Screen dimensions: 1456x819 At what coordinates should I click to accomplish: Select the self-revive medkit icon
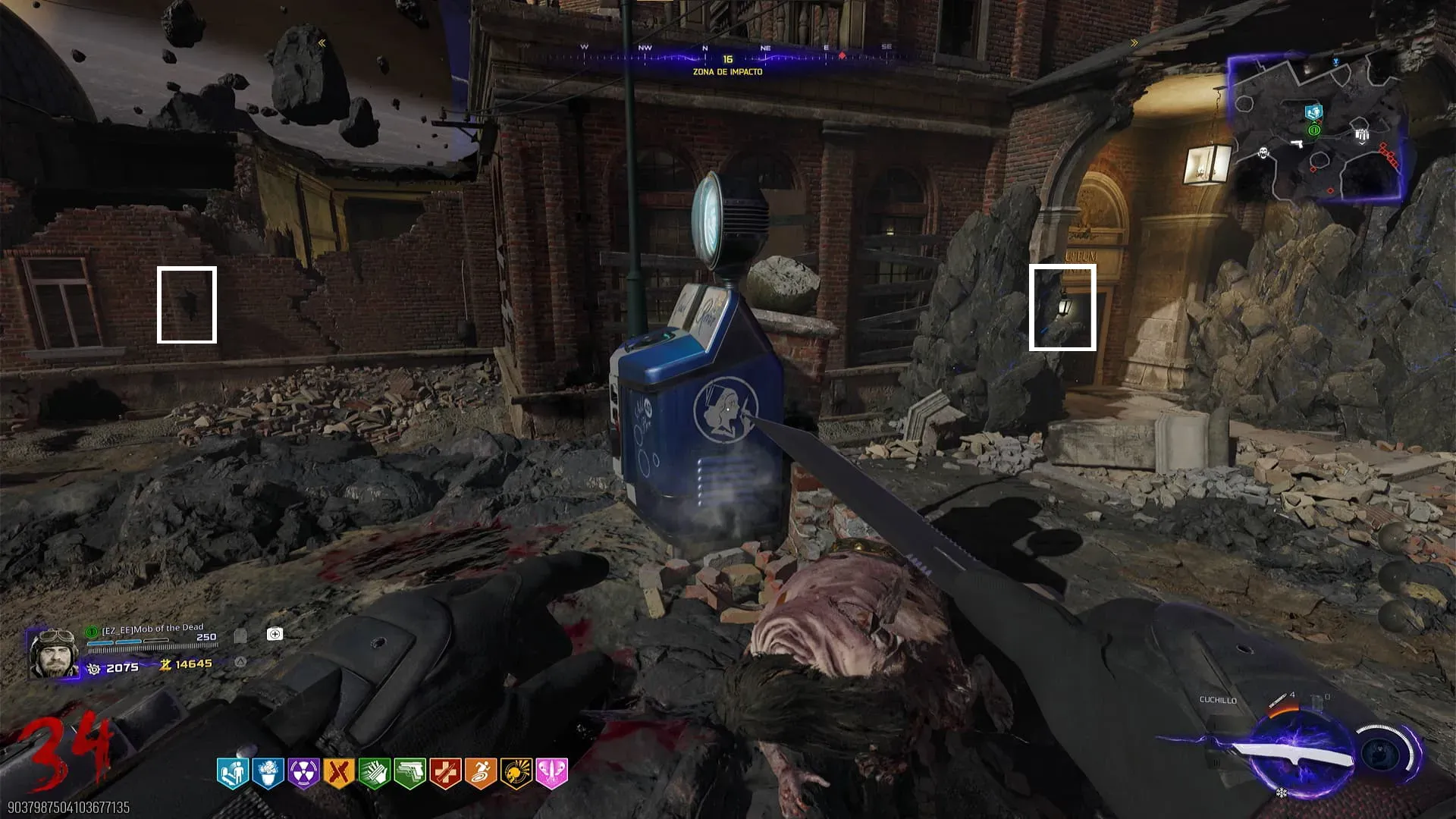(275, 634)
